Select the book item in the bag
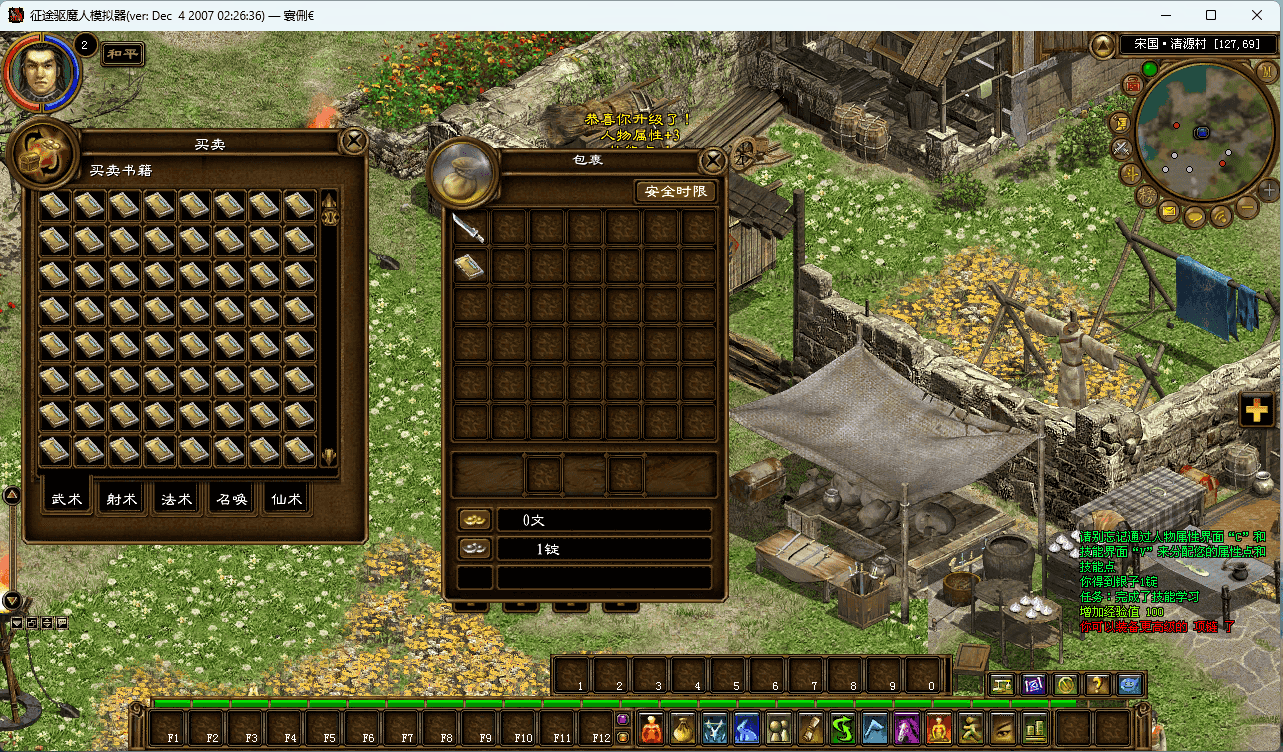Viewport: 1283px width, 752px height. tap(468, 266)
